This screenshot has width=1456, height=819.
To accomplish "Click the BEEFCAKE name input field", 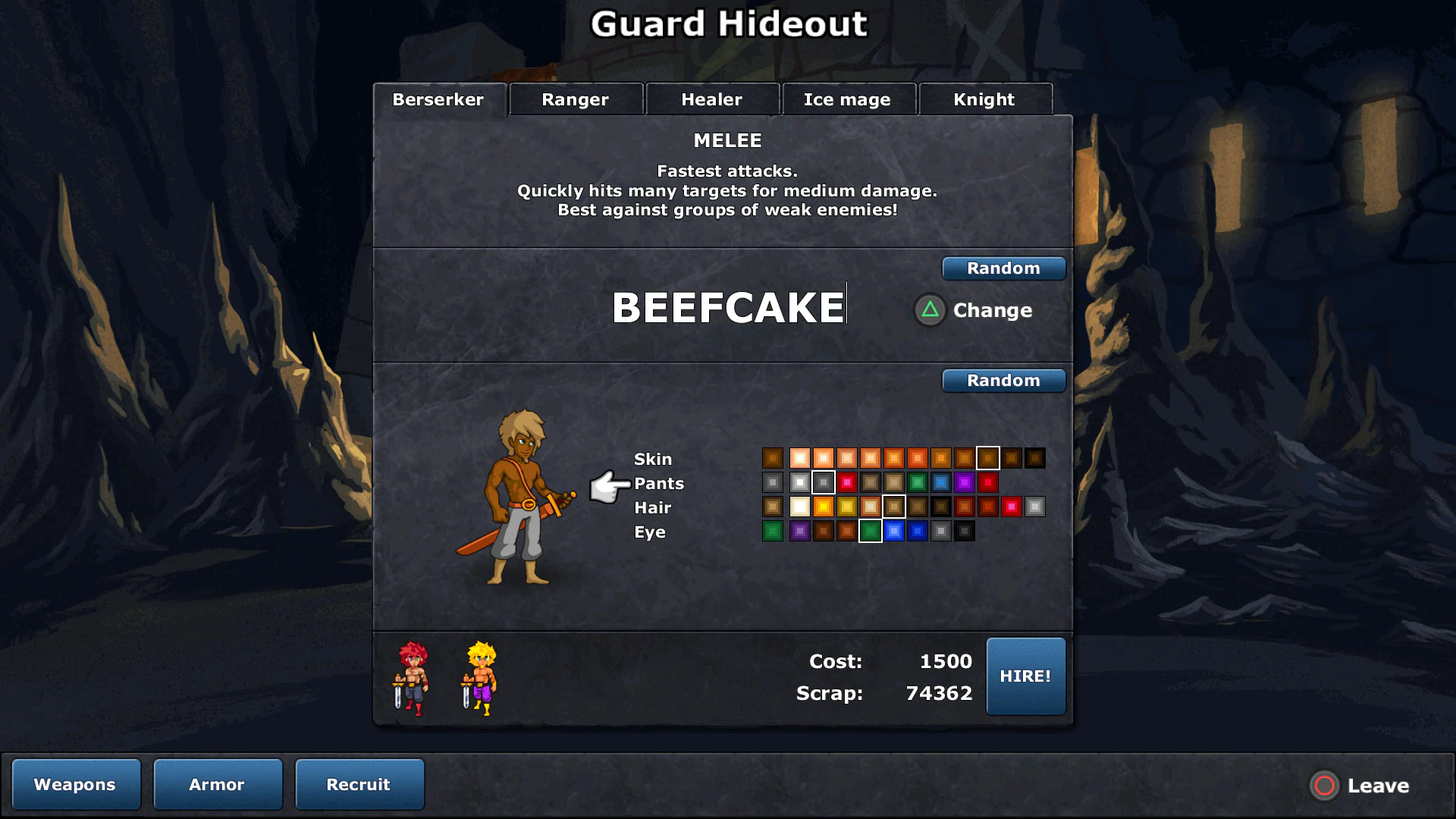I will coord(726,306).
